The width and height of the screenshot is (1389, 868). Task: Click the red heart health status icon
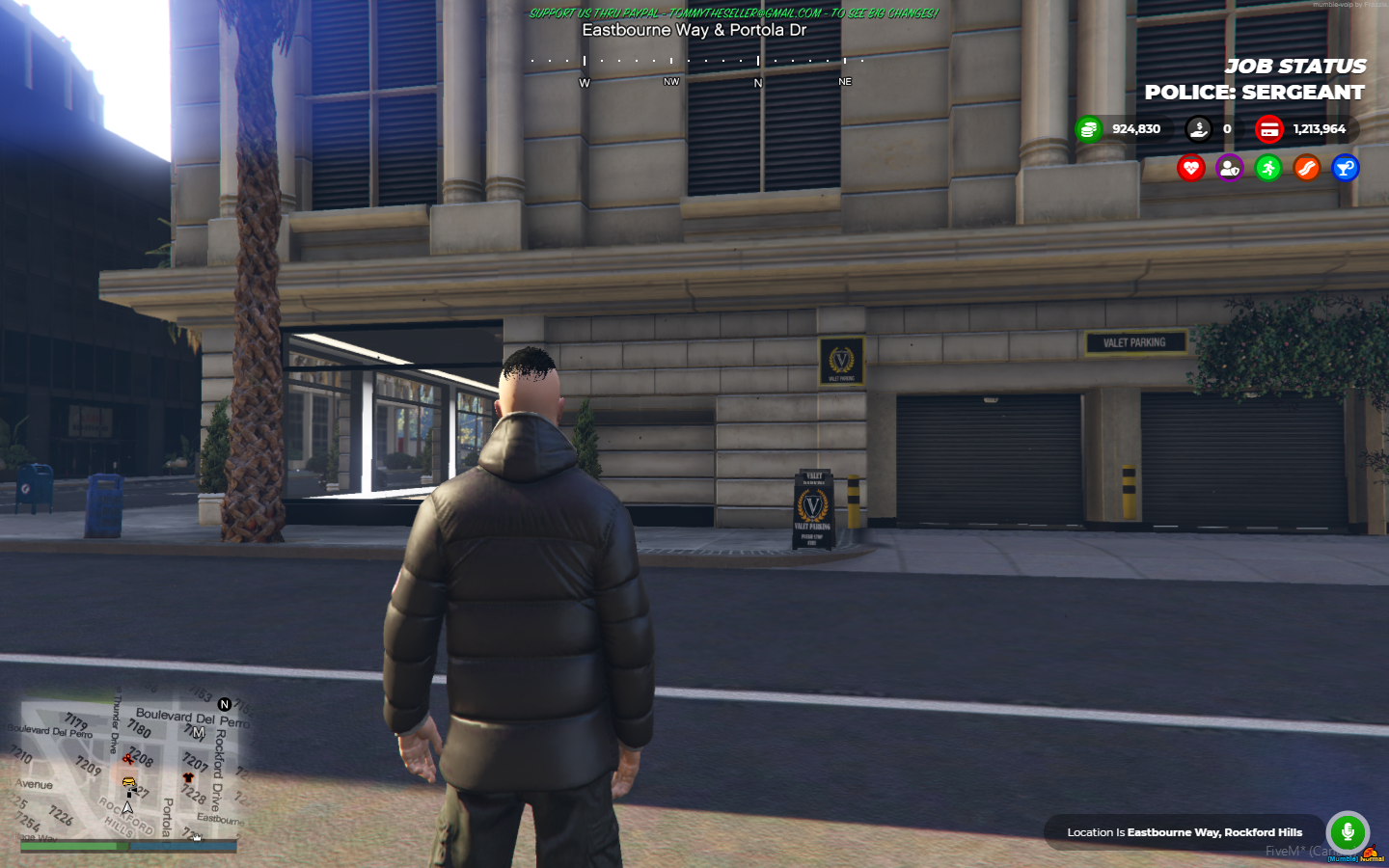coord(1191,169)
